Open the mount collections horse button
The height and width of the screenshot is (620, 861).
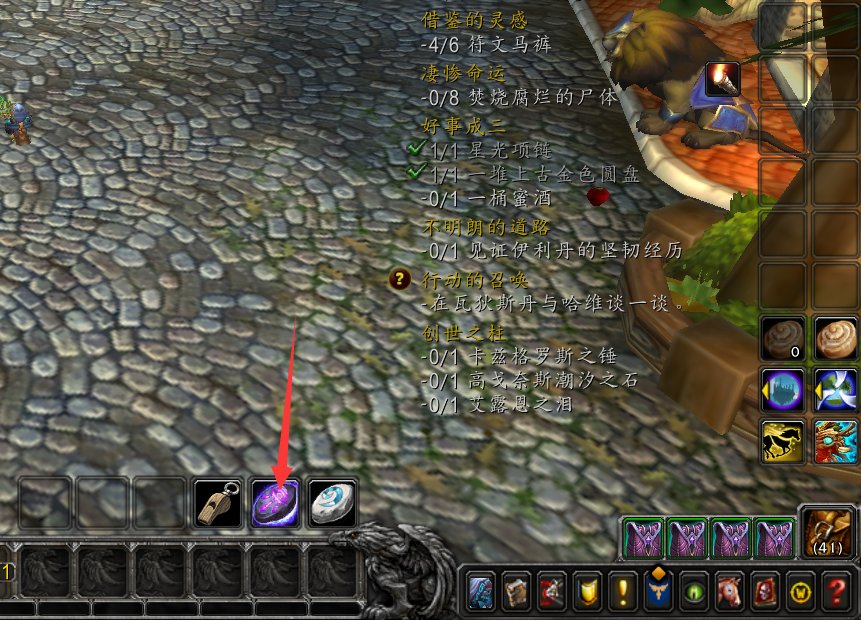[727, 591]
